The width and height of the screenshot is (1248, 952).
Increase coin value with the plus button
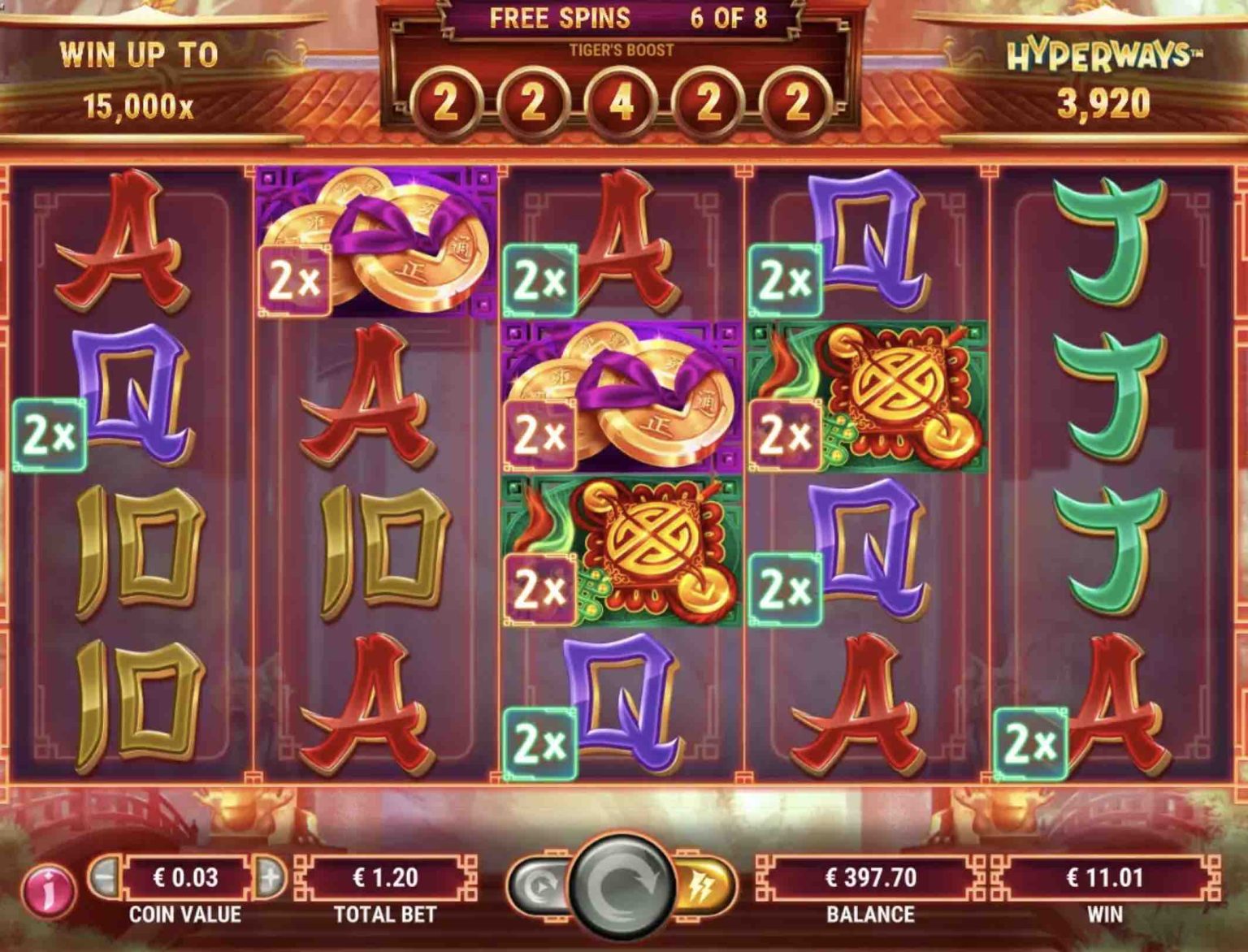[x=271, y=877]
